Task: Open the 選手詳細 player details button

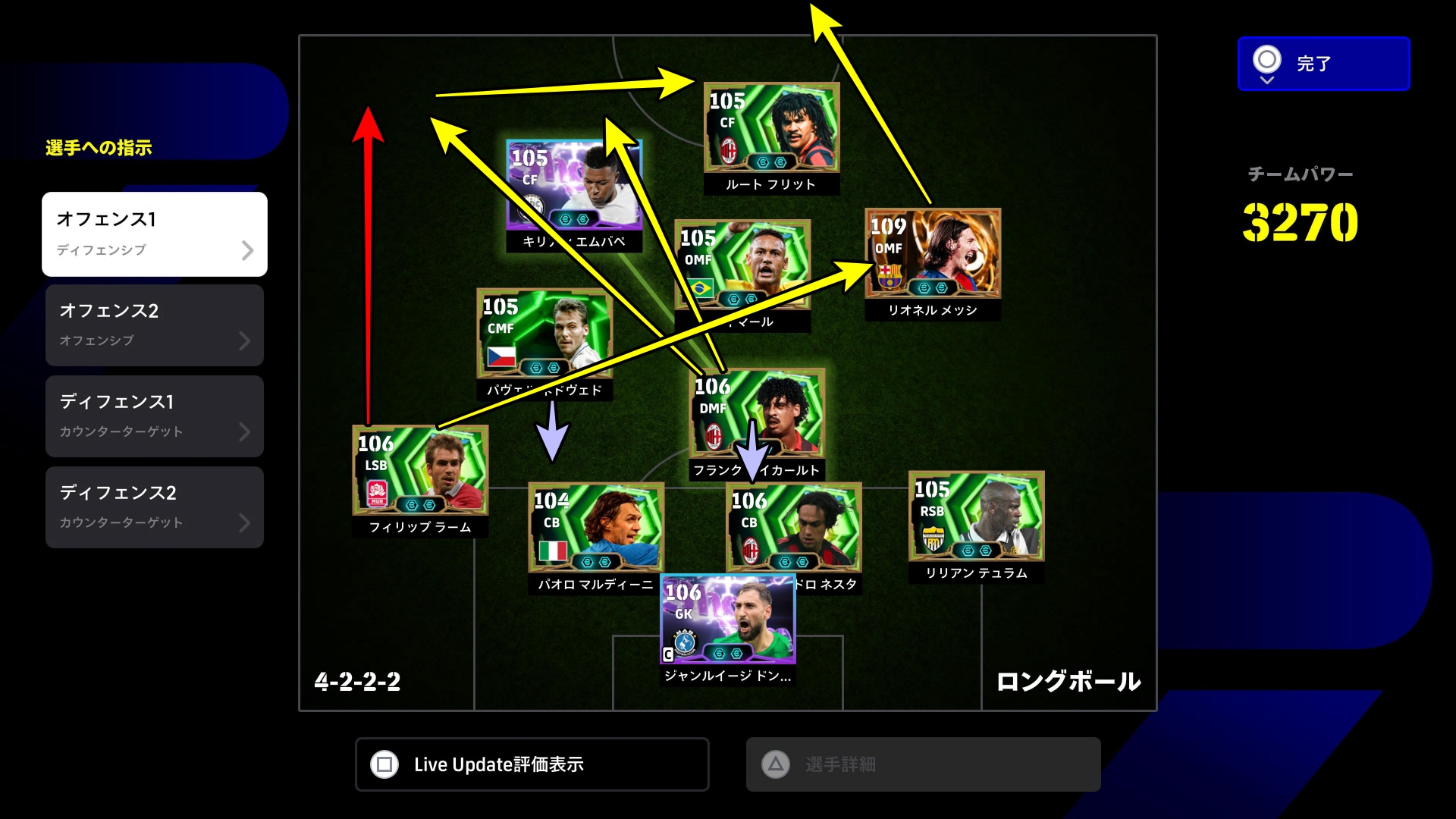Action: click(x=923, y=764)
